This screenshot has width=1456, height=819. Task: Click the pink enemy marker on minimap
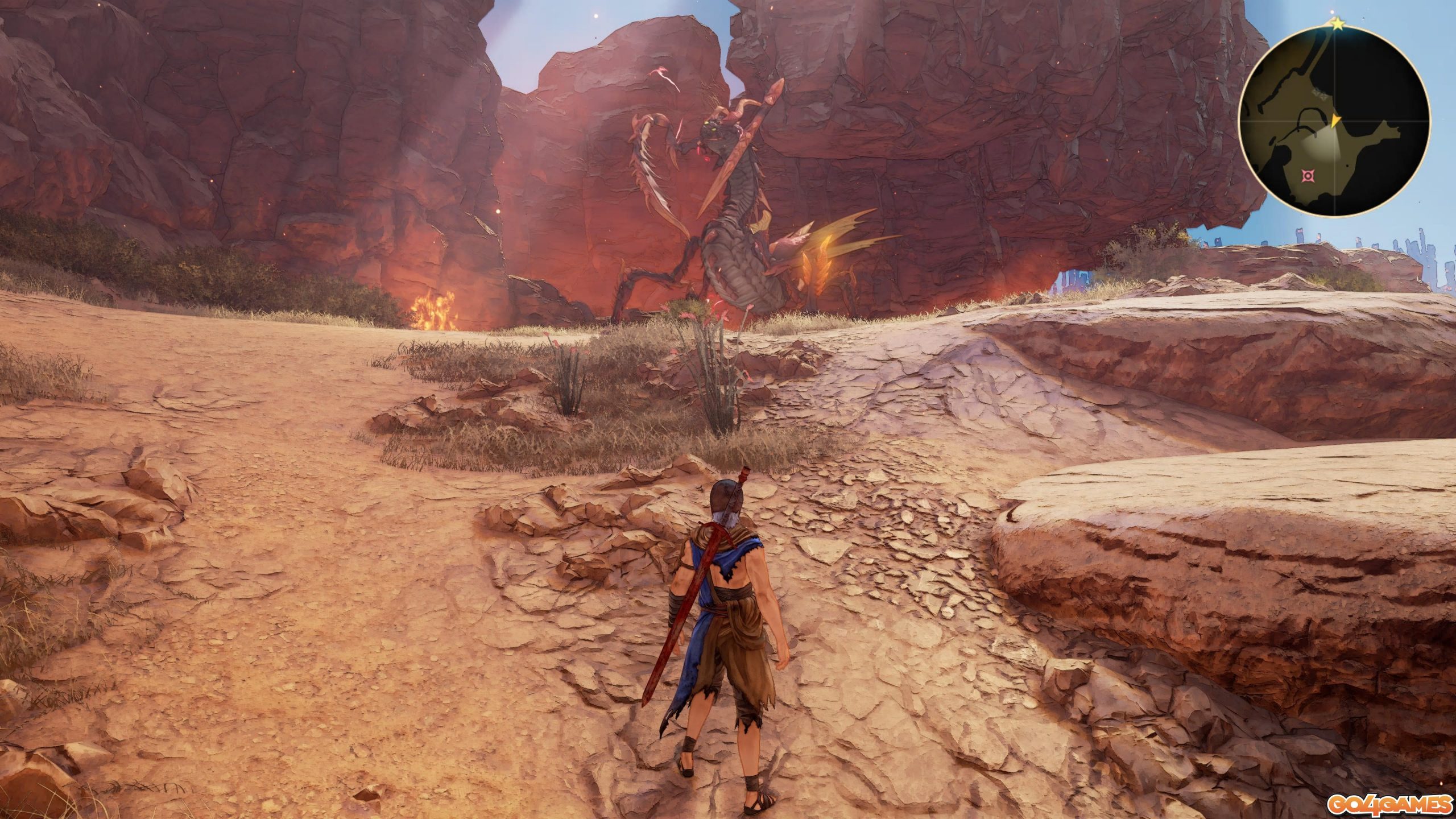click(1309, 176)
